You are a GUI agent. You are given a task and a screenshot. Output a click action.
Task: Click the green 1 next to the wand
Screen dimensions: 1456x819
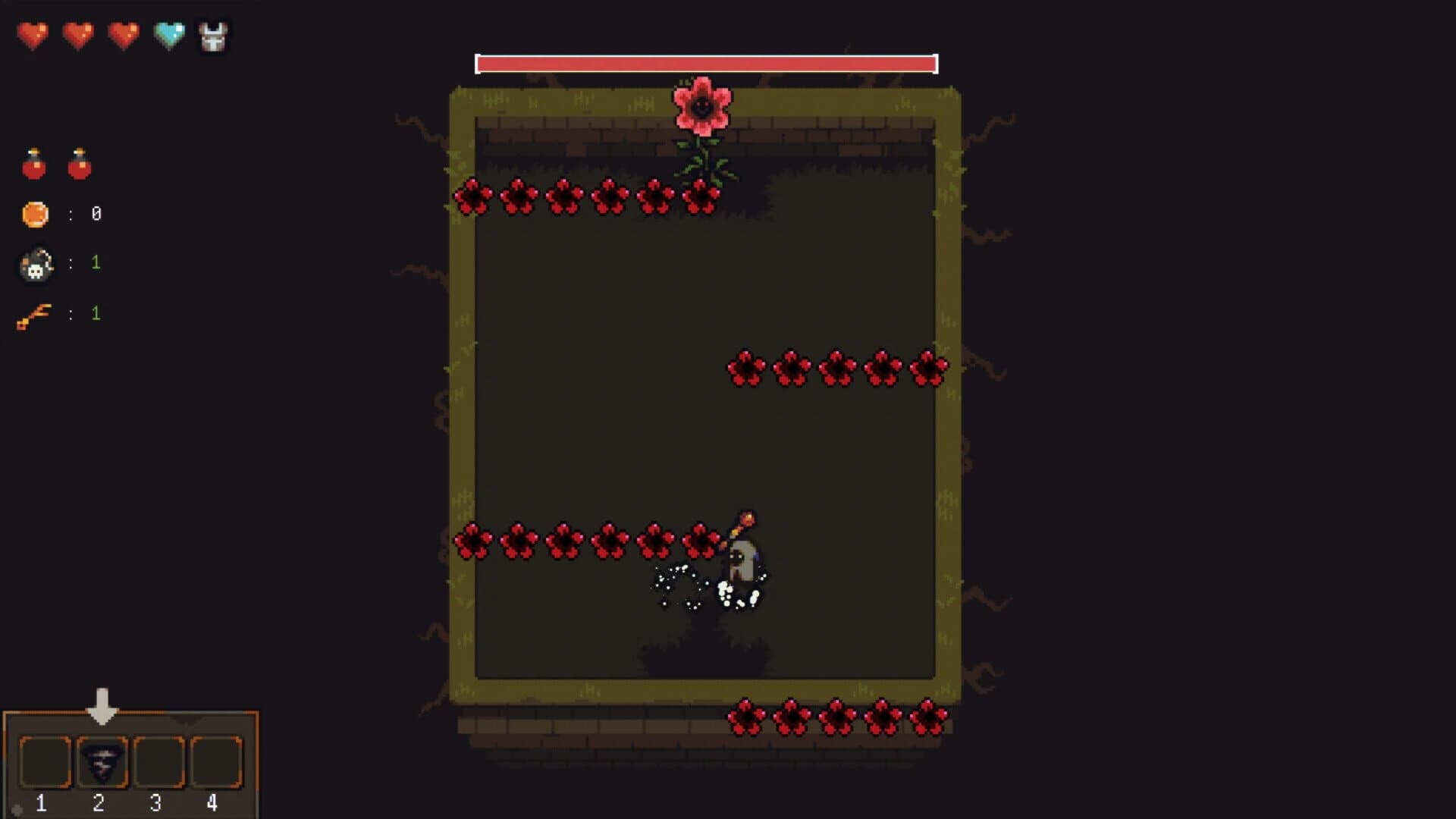[96, 312]
